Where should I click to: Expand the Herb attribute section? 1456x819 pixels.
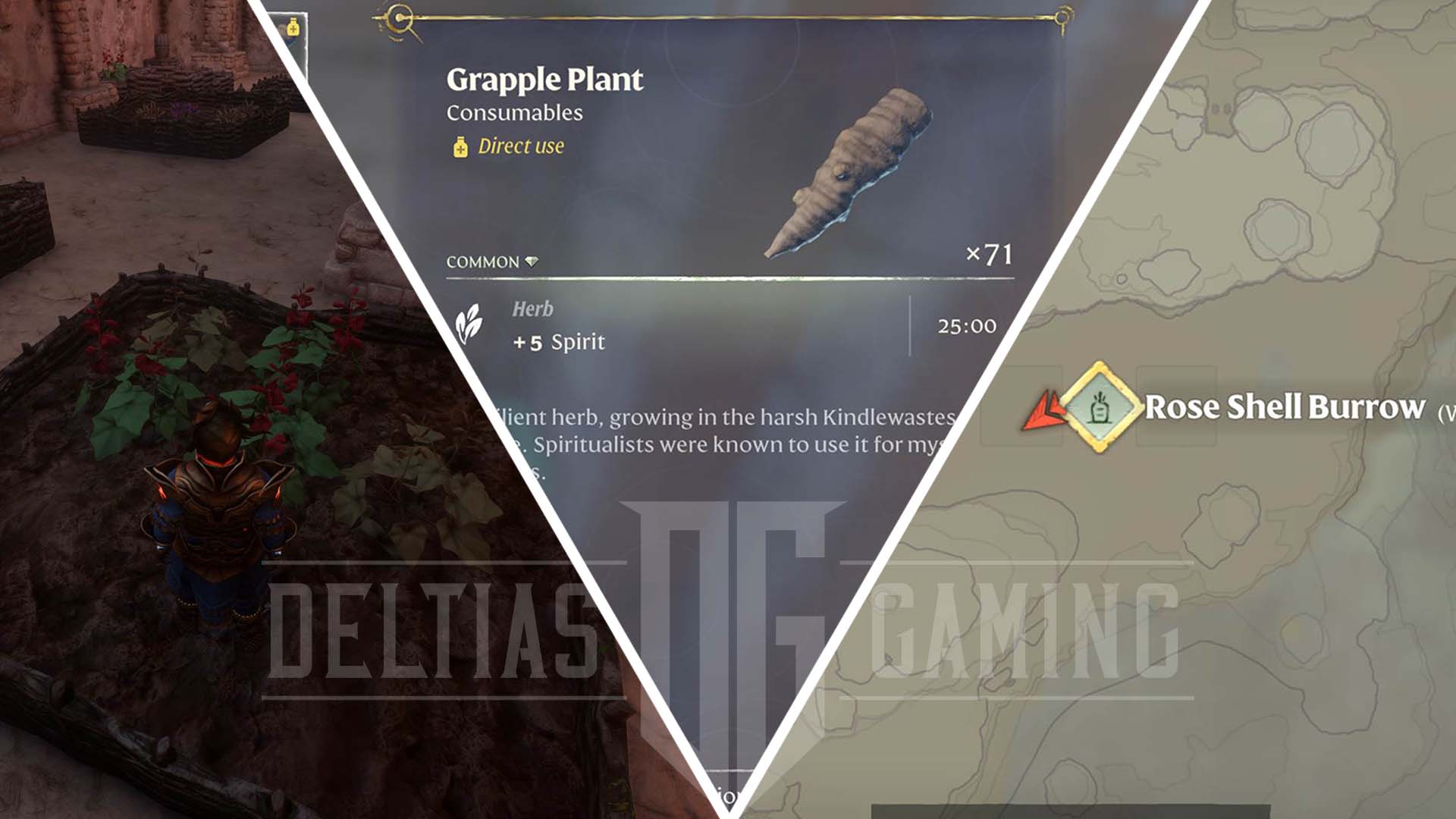coord(531,309)
